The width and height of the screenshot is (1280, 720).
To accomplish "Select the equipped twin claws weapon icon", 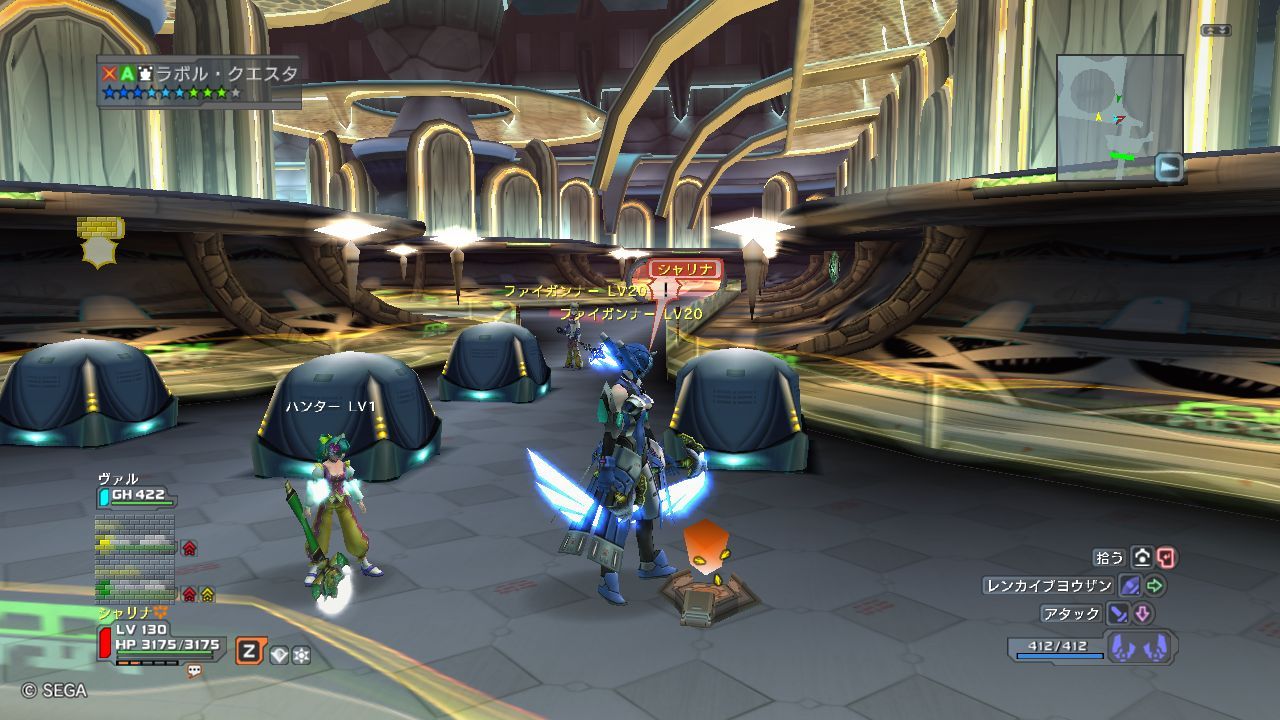I will pyautogui.click(x=1140, y=646).
